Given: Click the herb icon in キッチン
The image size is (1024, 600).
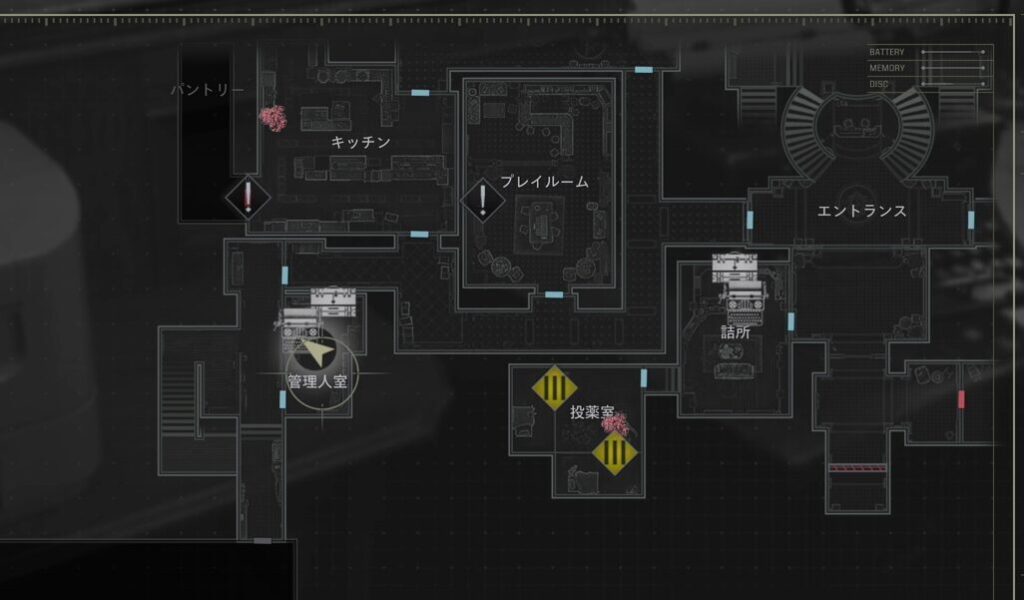Looking at the screenshot, I should (273, 118).
